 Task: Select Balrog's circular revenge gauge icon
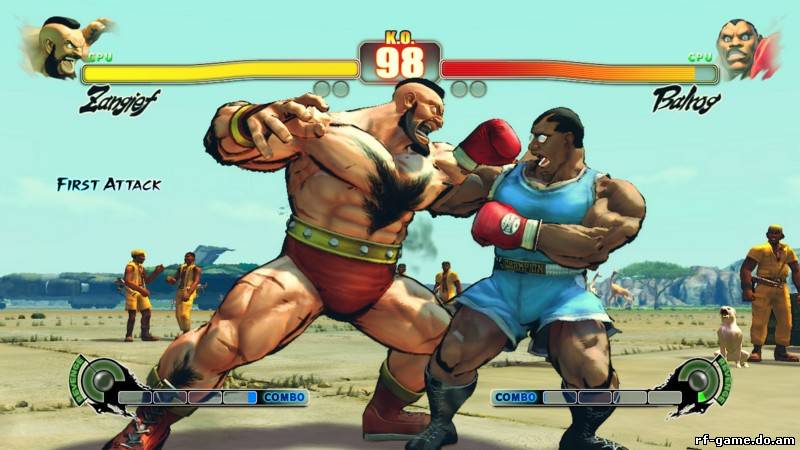point(701,380)
